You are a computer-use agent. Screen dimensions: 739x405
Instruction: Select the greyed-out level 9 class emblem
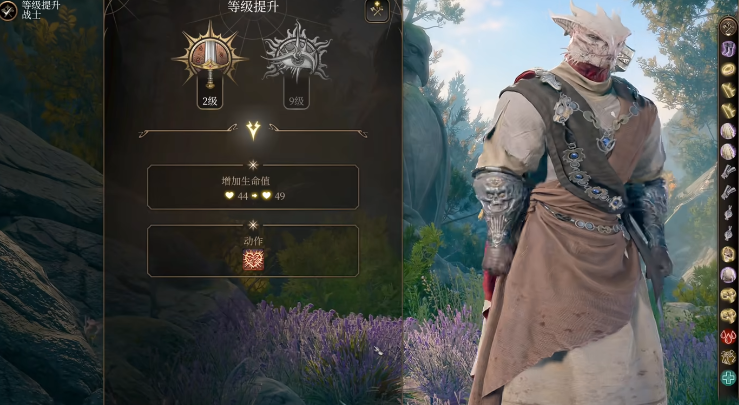pos(296,58)
